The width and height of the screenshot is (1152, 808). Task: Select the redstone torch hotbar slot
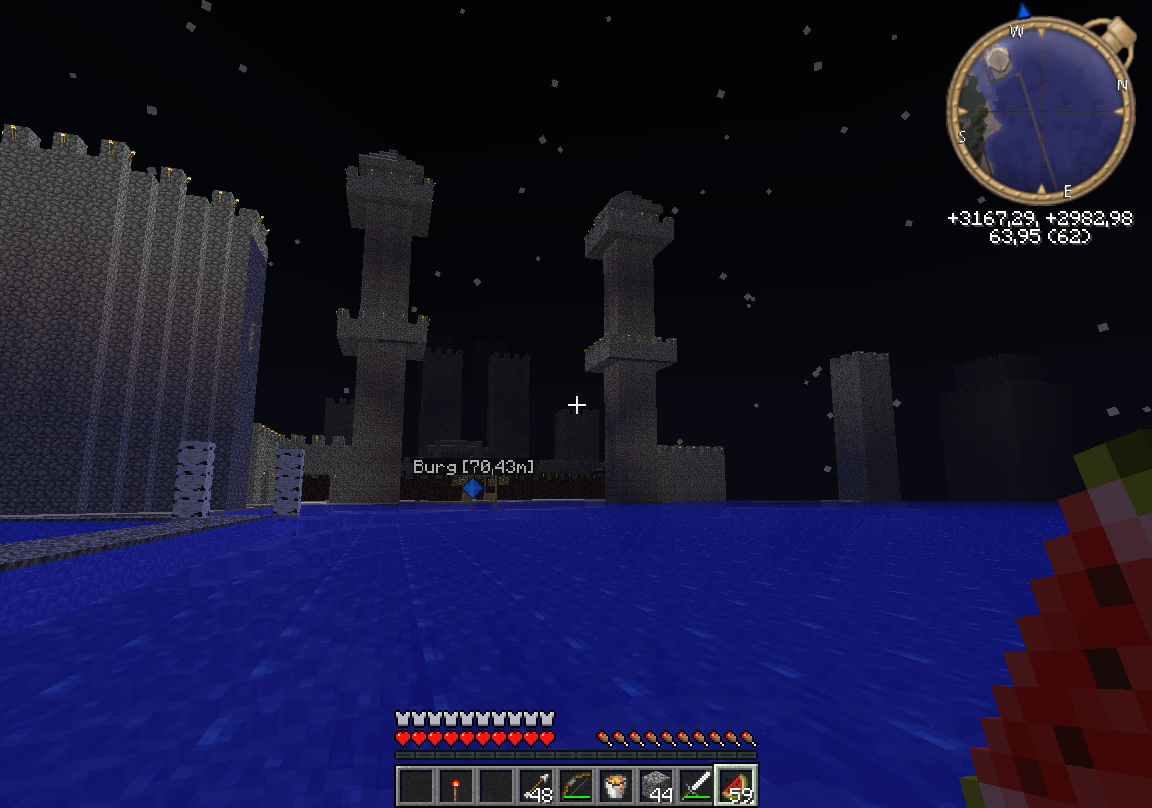pos(456,785)
